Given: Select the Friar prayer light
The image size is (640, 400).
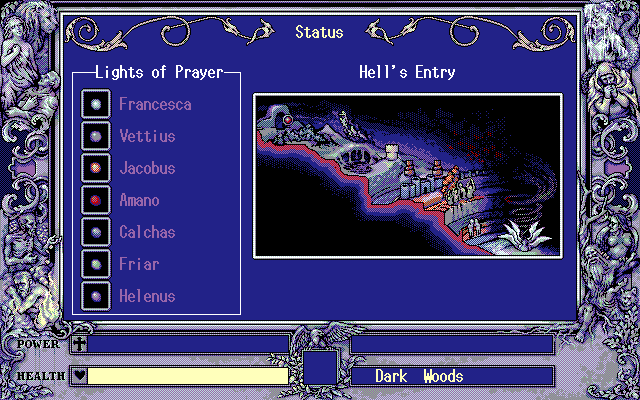Looking at the screenshot, I should (139, 264).
